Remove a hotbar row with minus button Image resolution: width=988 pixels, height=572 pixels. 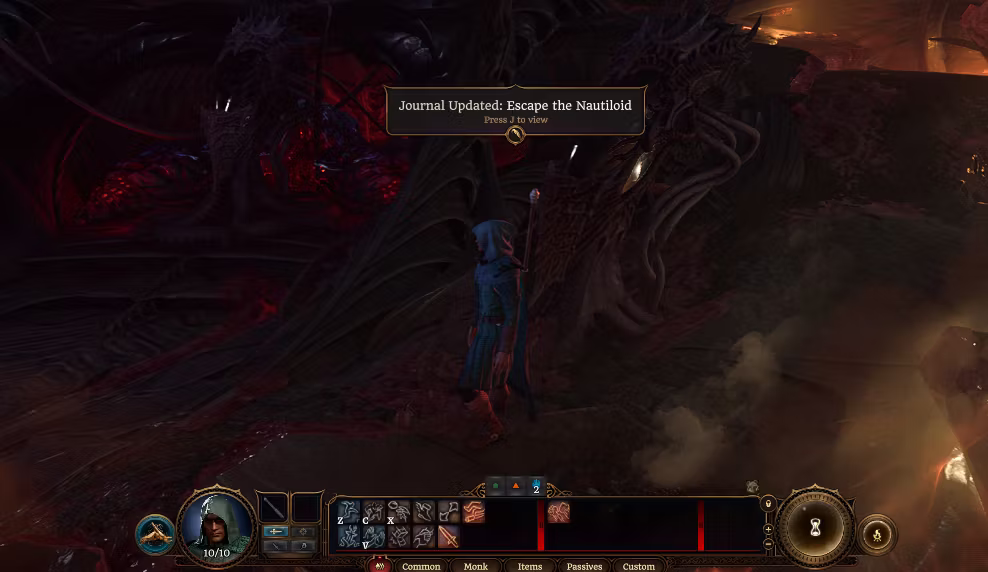tap(768, 544)
